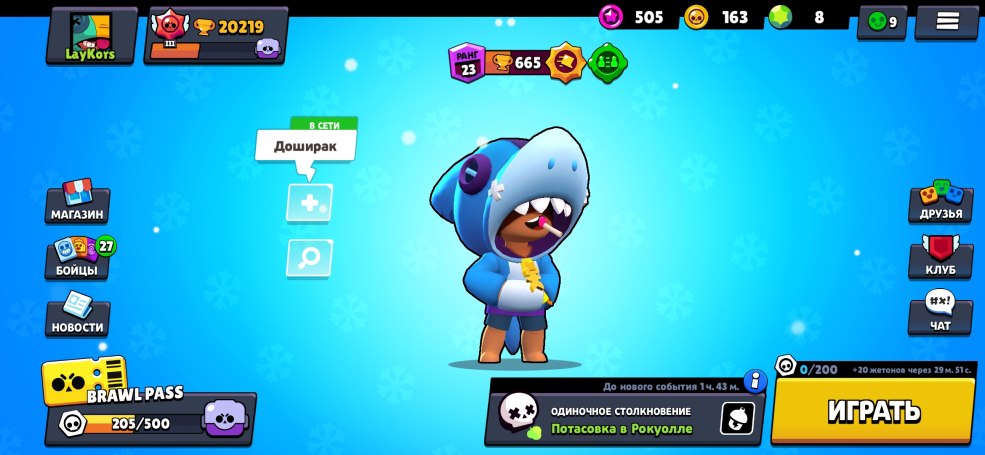Open the online friends counter showing 9
This screenshot has width=985, height=455.
pos(882,21)
